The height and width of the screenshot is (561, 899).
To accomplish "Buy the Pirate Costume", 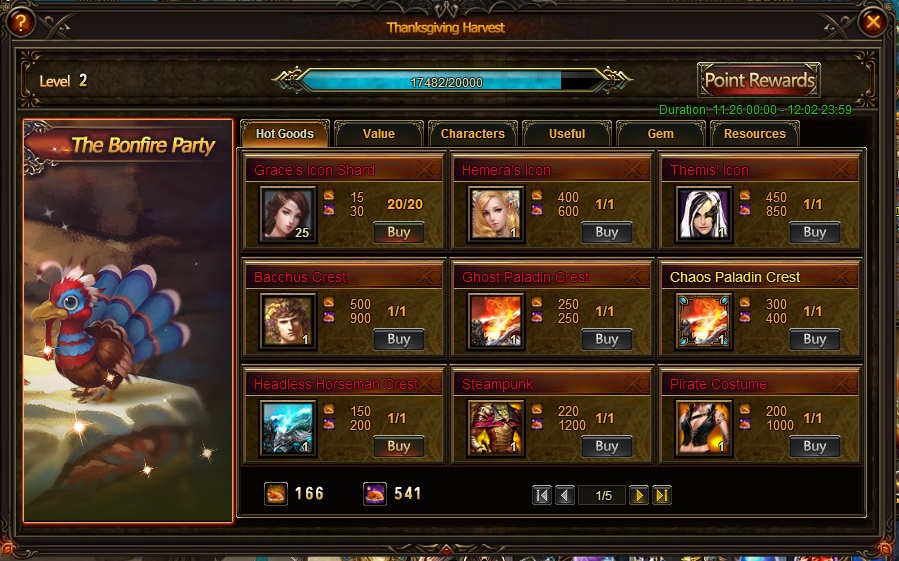I will pyautogui.click(x=815, y=446).
